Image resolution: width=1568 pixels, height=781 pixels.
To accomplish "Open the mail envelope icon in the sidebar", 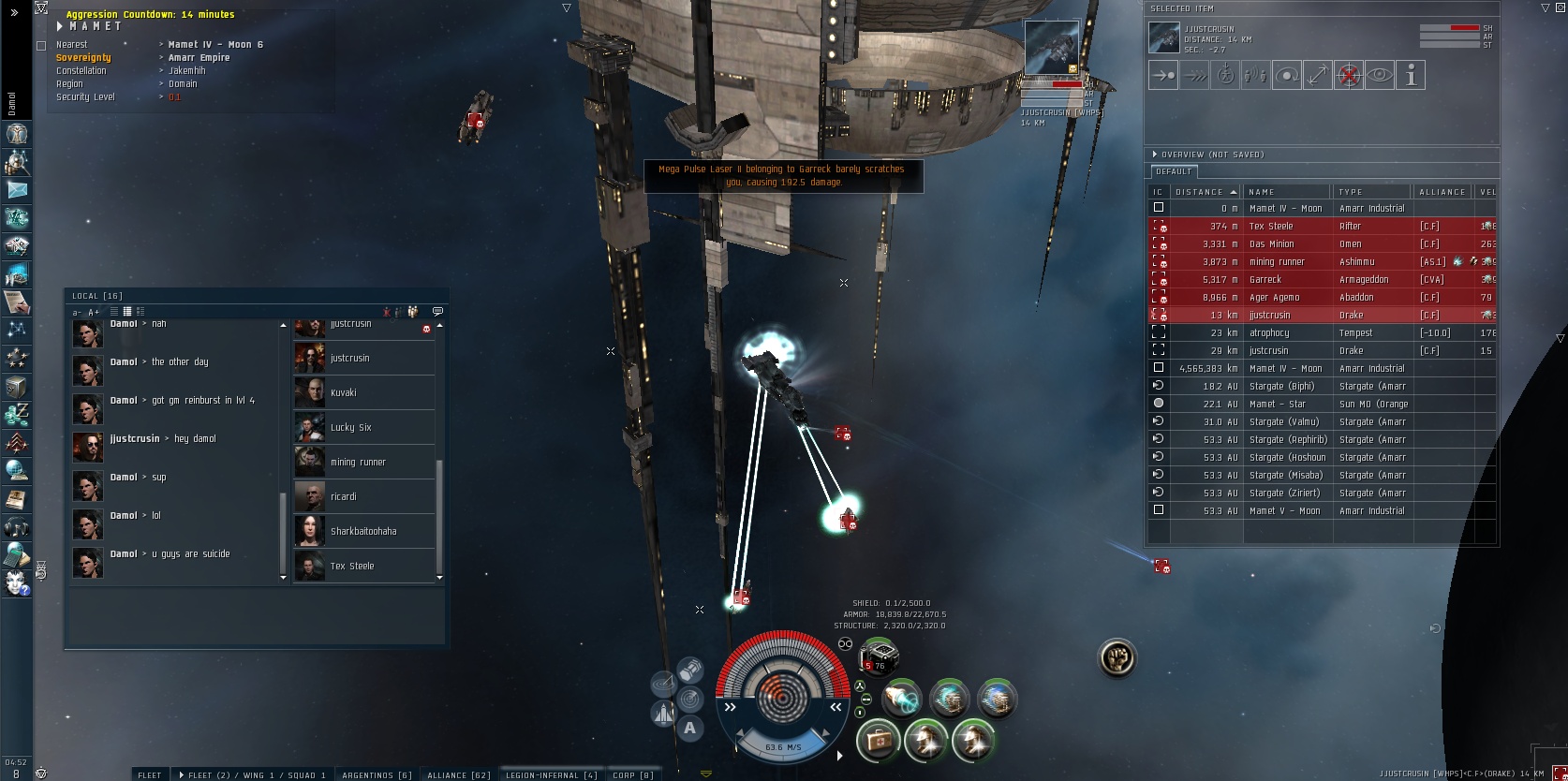I will click(x=17, y=189).
